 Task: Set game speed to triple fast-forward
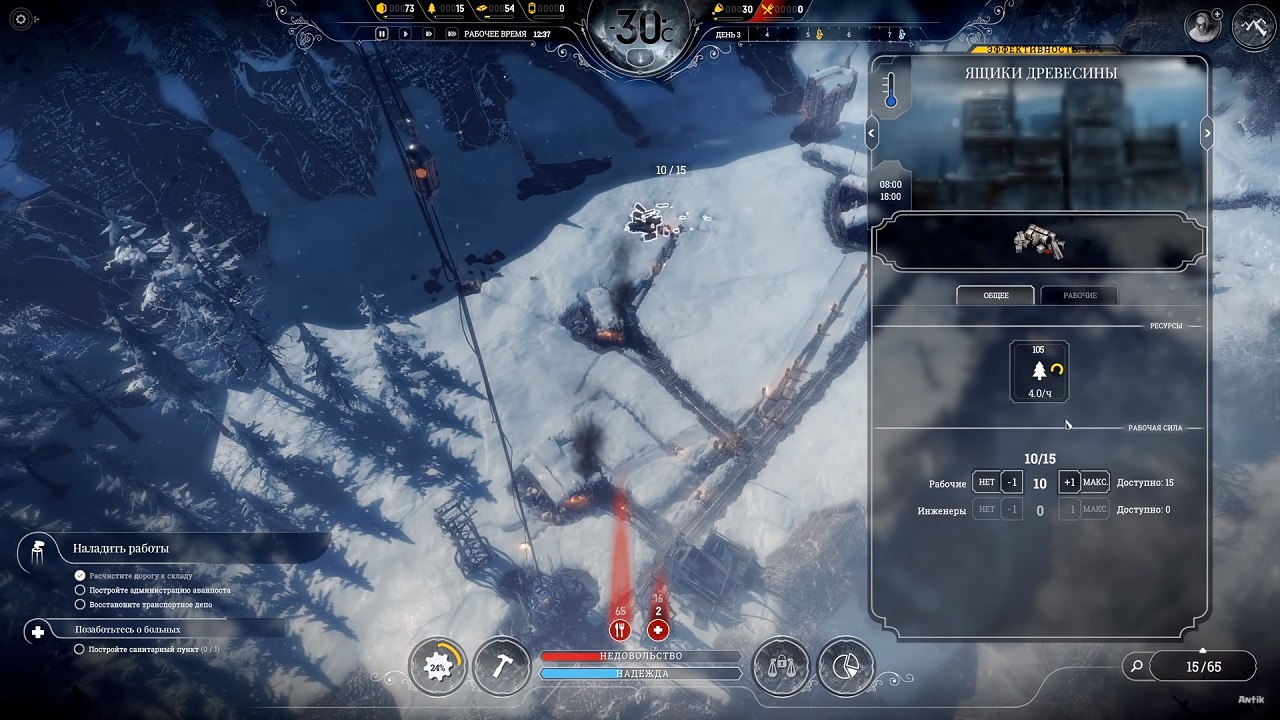pyautogui.click(x=452, y=33)
